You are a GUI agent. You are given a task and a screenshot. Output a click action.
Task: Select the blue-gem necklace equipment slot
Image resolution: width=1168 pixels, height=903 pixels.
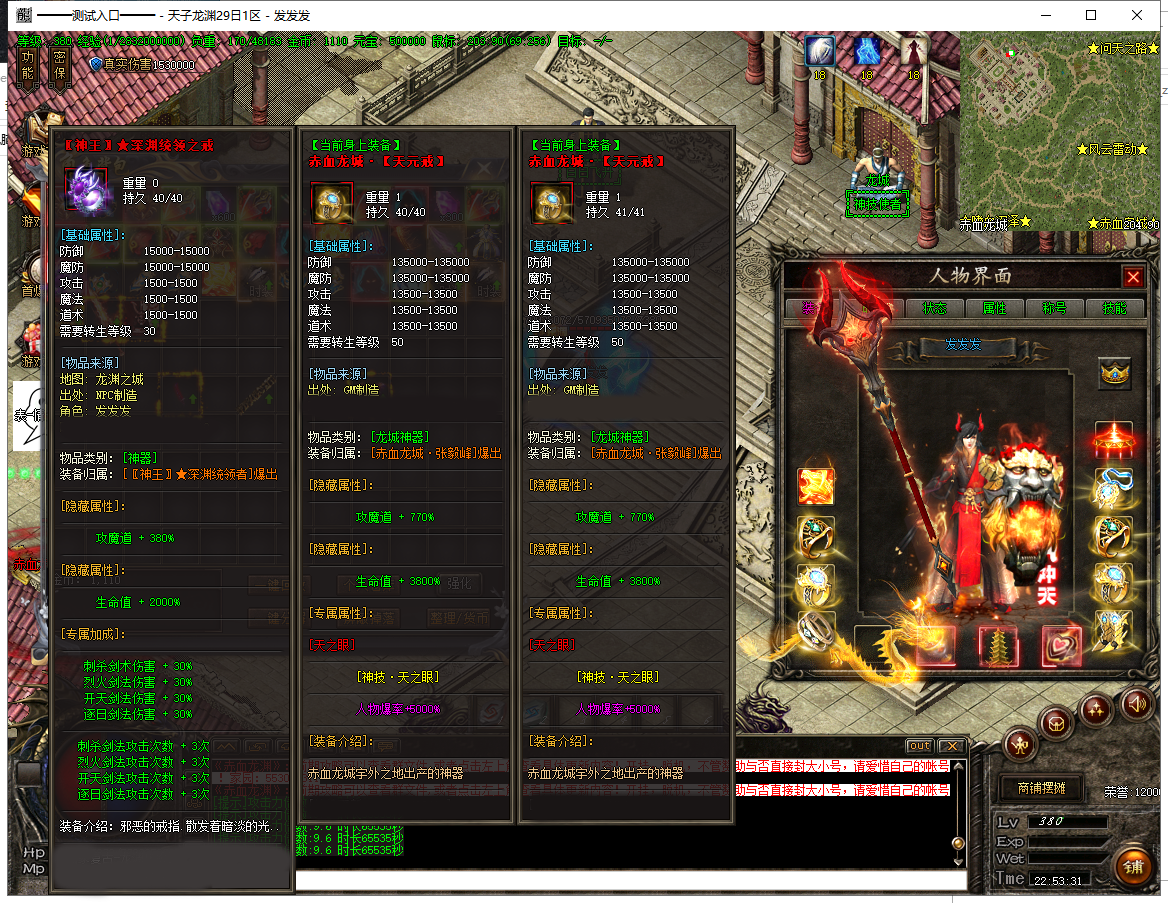1114,487
